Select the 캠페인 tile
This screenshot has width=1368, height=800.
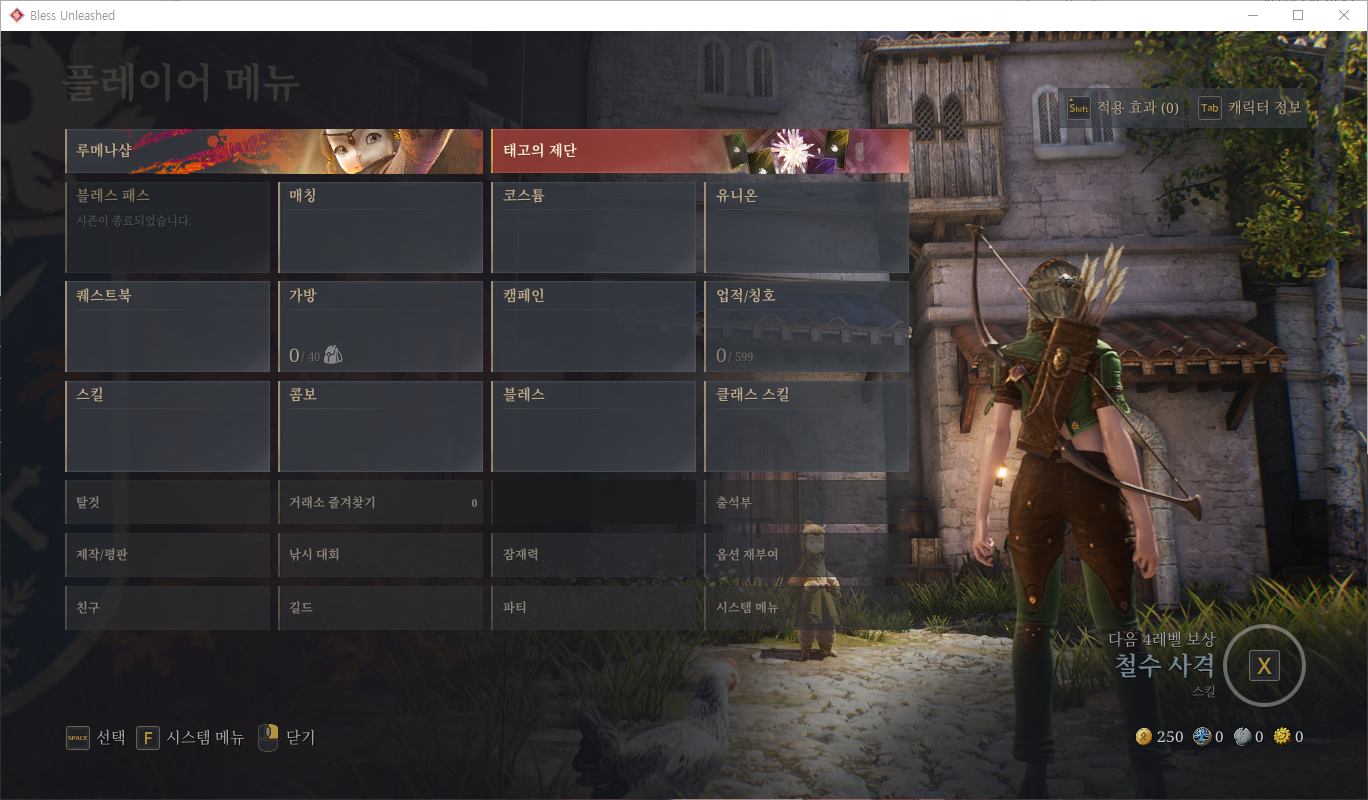(593, 327)
